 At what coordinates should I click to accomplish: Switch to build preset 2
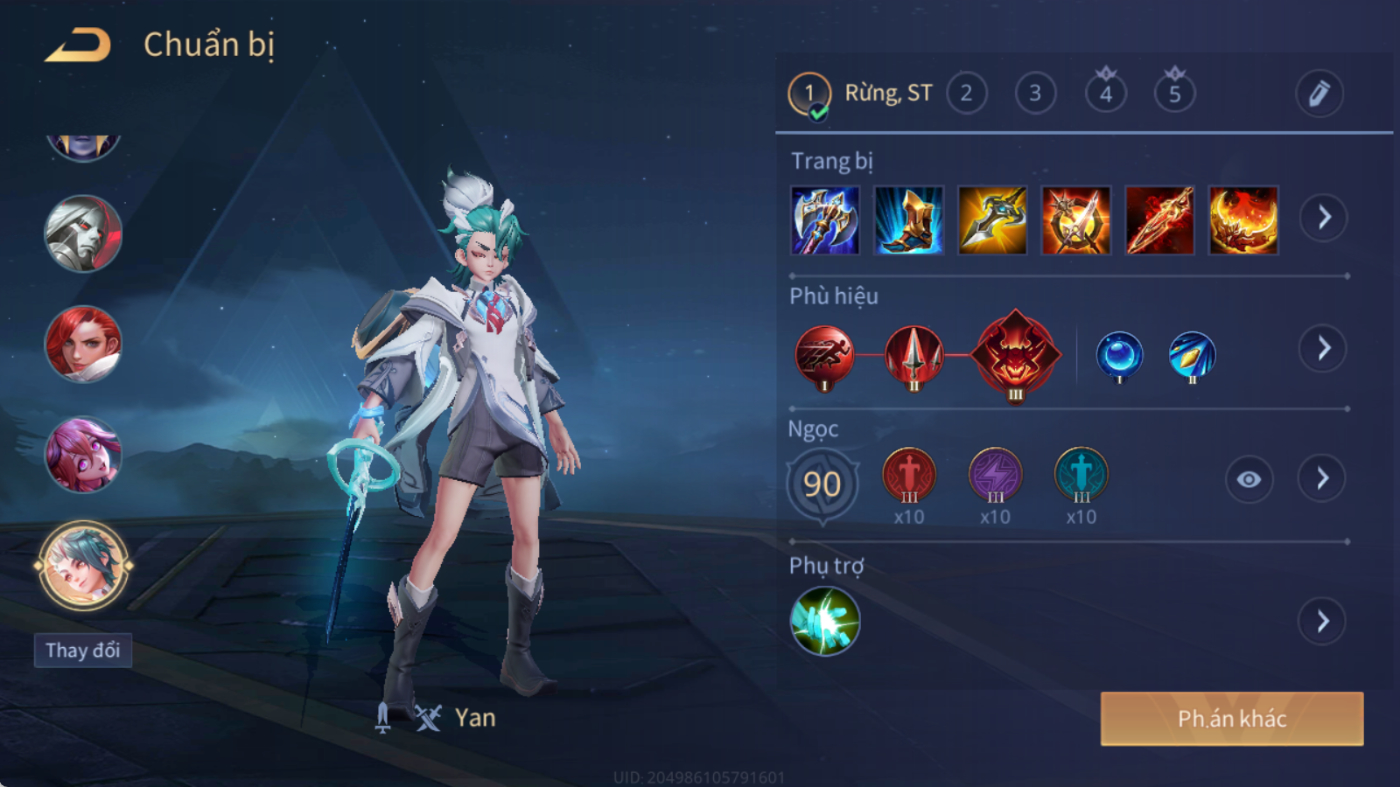(966, 94)
